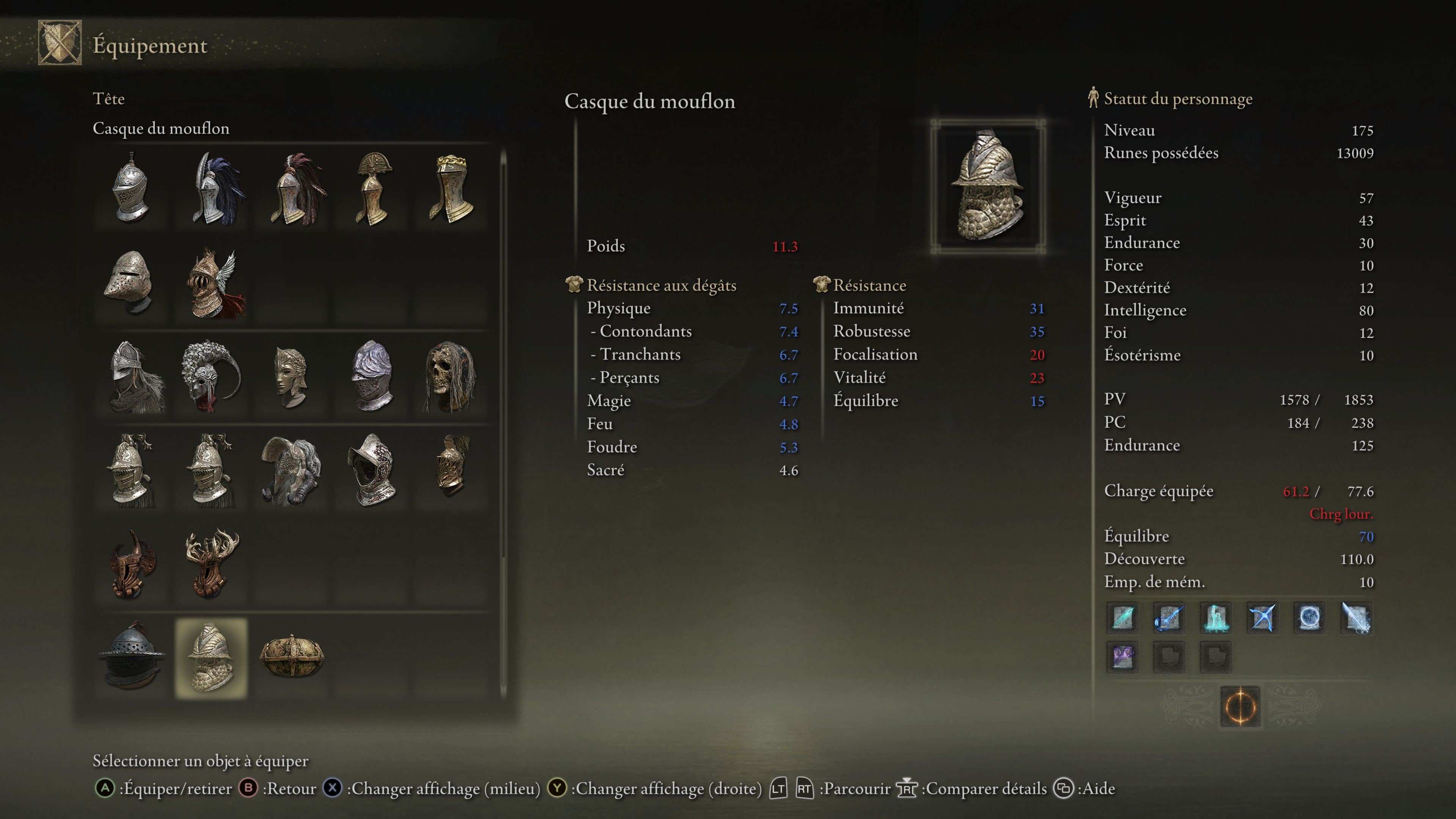The image size is (1456, 819).
Task: Choose the winged golden helm with red cape
Action: click(x=212, y=282)
